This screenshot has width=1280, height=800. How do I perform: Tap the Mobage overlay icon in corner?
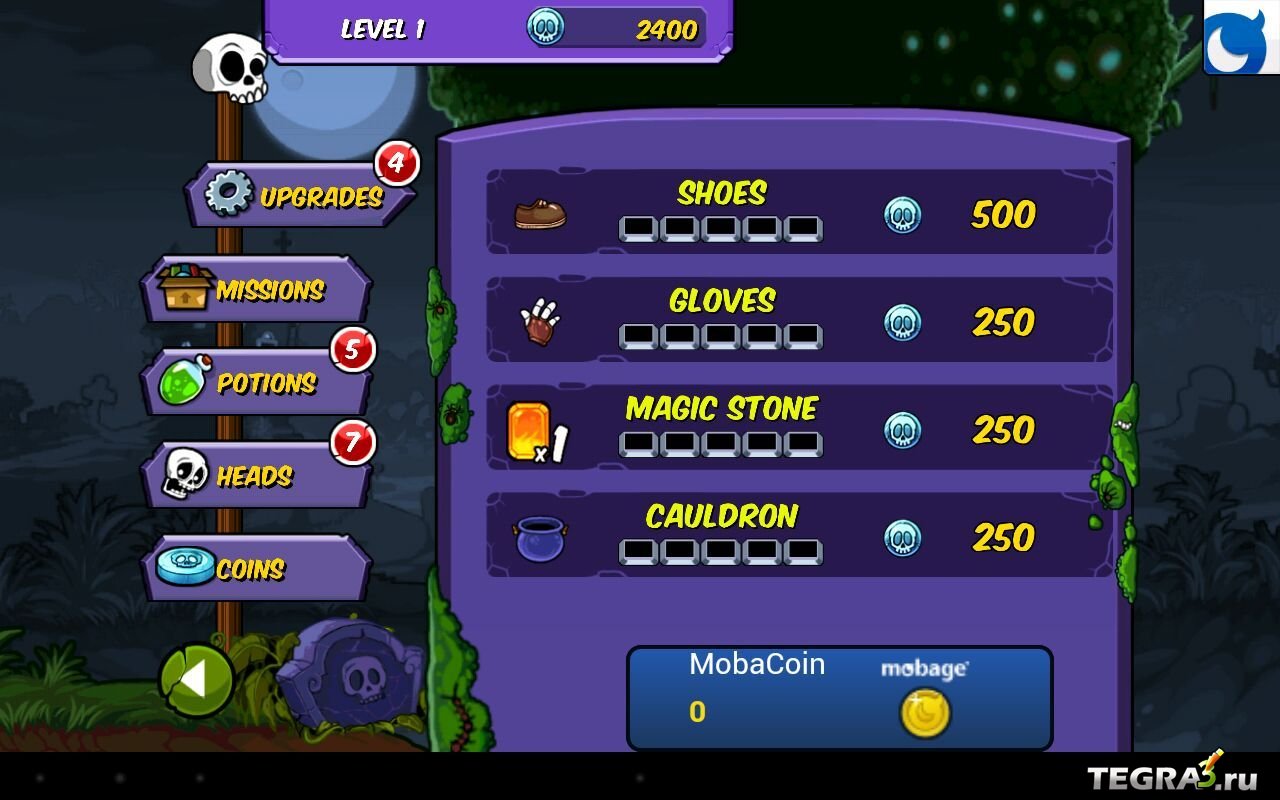[x=1241, y=37]
